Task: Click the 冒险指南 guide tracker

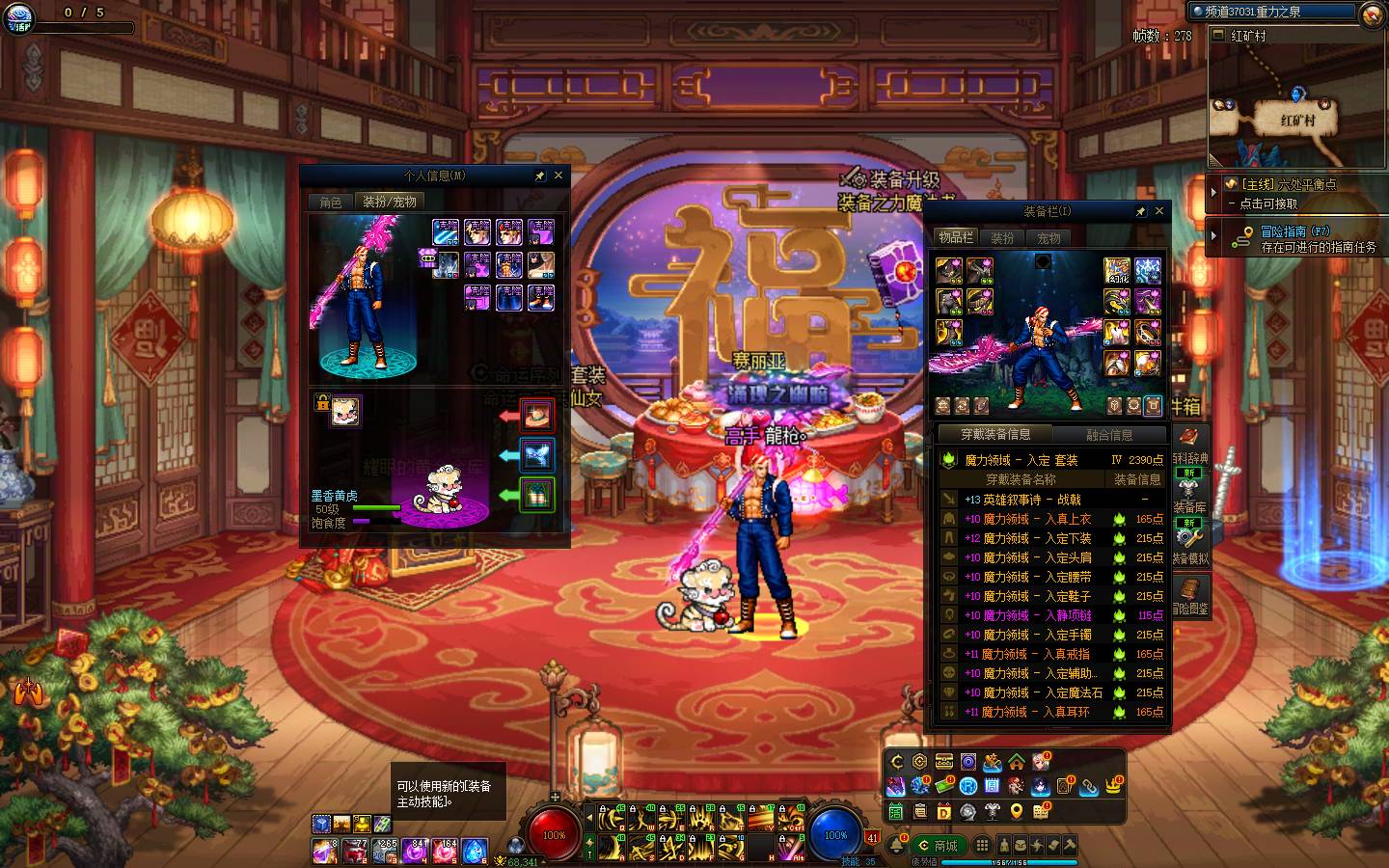Action: pos(1296,238)
